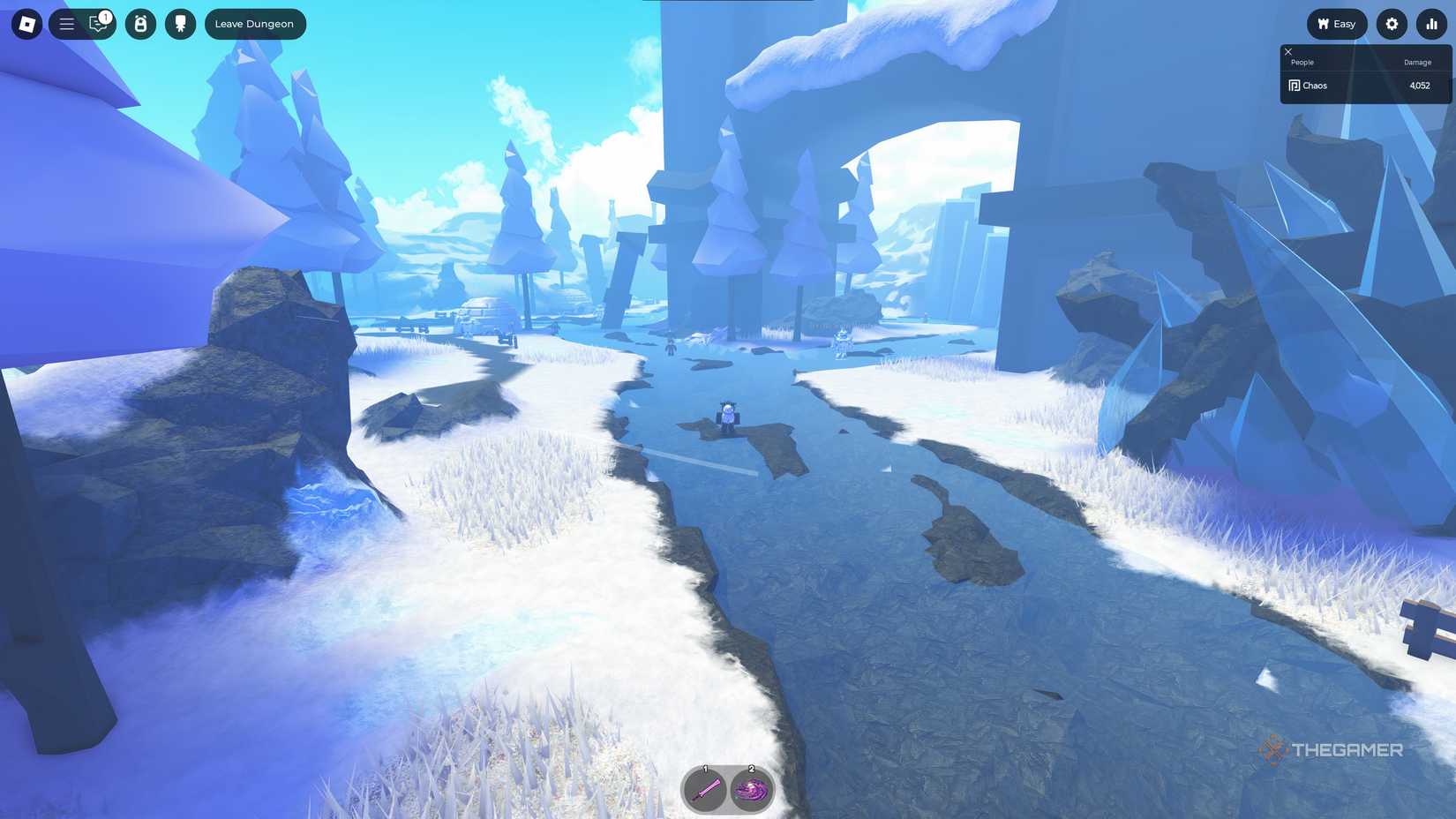Open the Roblox menu icon
The image size is (1456, 819).
coord(26,24)
